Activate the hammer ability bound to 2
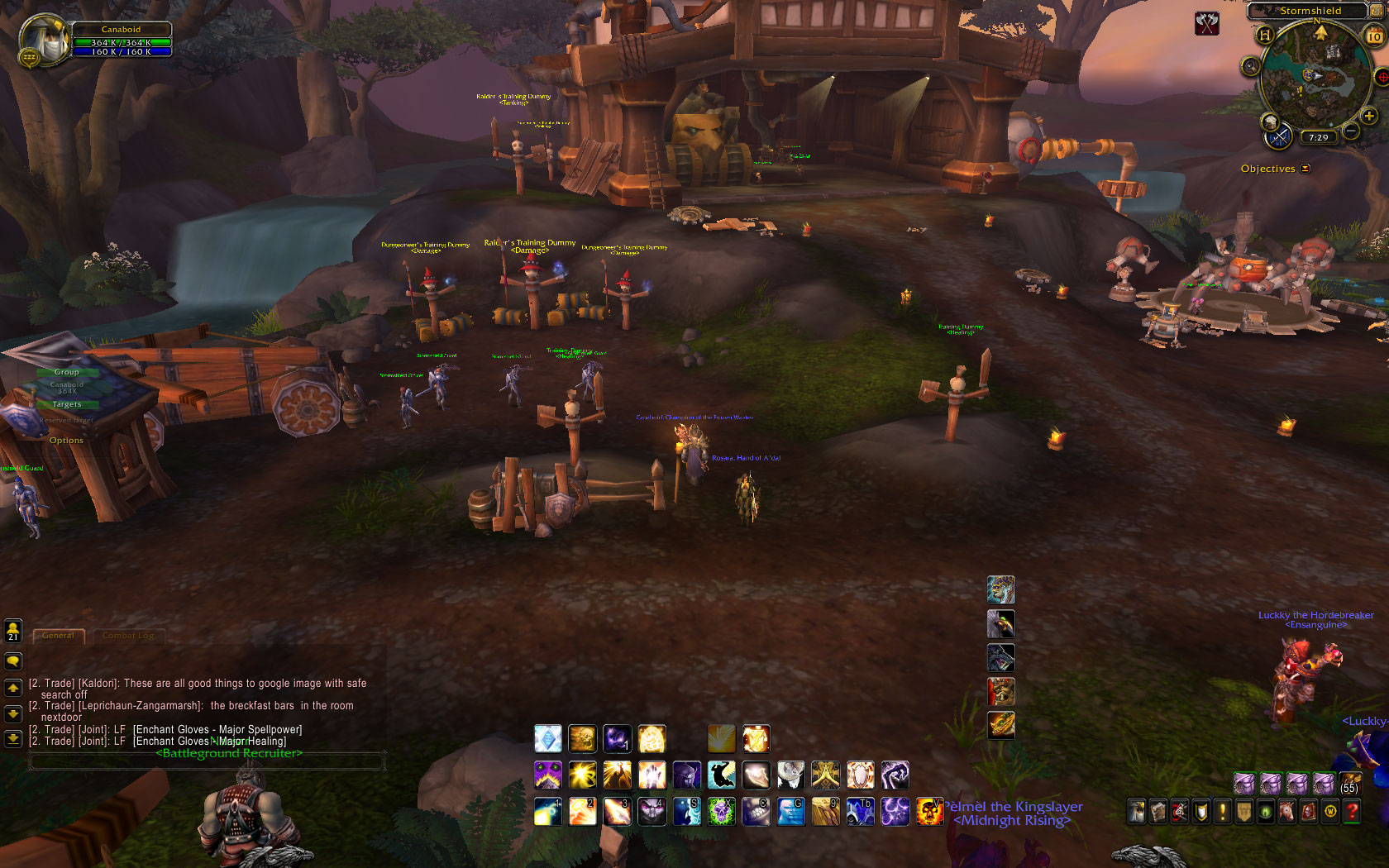1389x868 pixels. (x=582, y=812)
